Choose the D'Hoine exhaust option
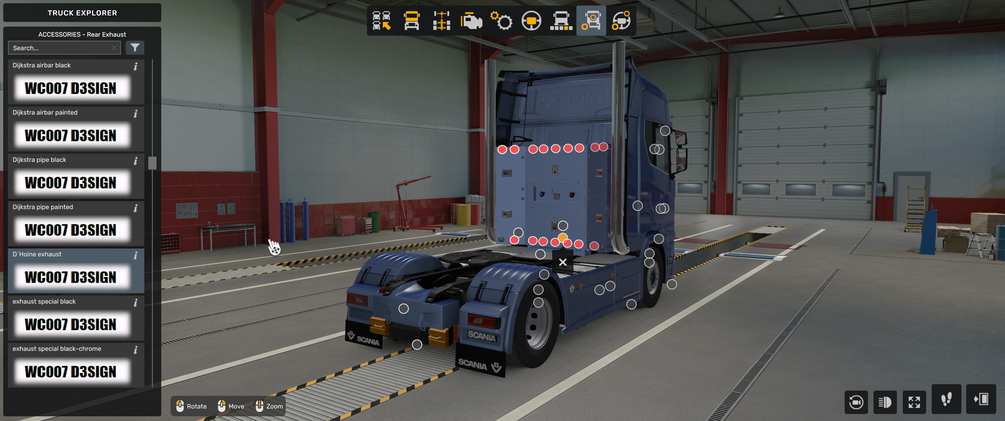Image resolution: width=1005 pixels, height=421 pixels. click(70, 276)
